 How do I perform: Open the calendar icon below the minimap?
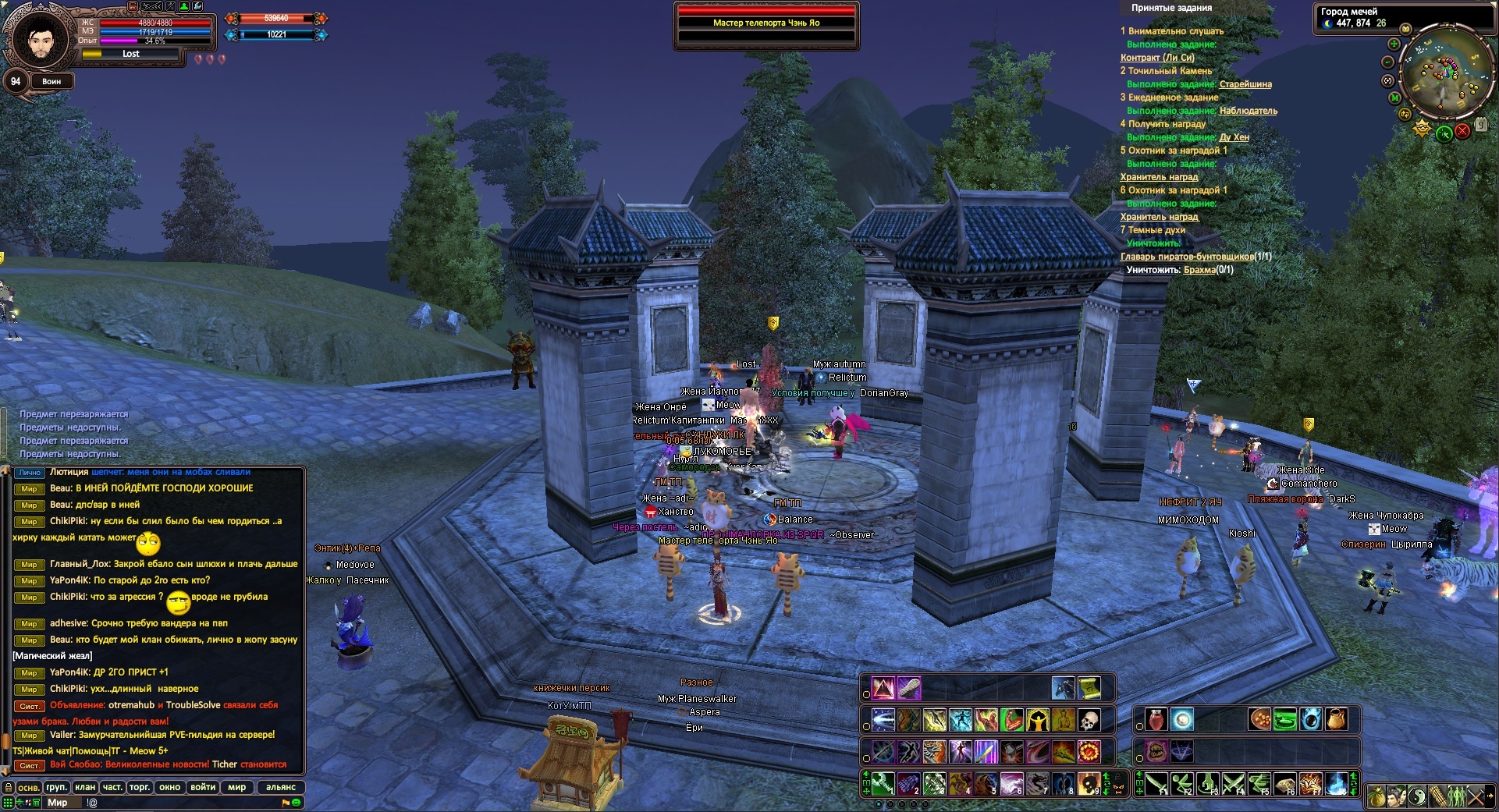coord(1481,125)
